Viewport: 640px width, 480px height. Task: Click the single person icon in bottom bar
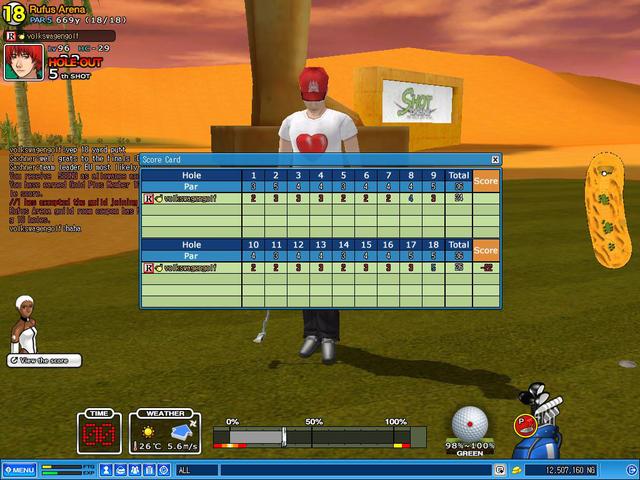106,469
